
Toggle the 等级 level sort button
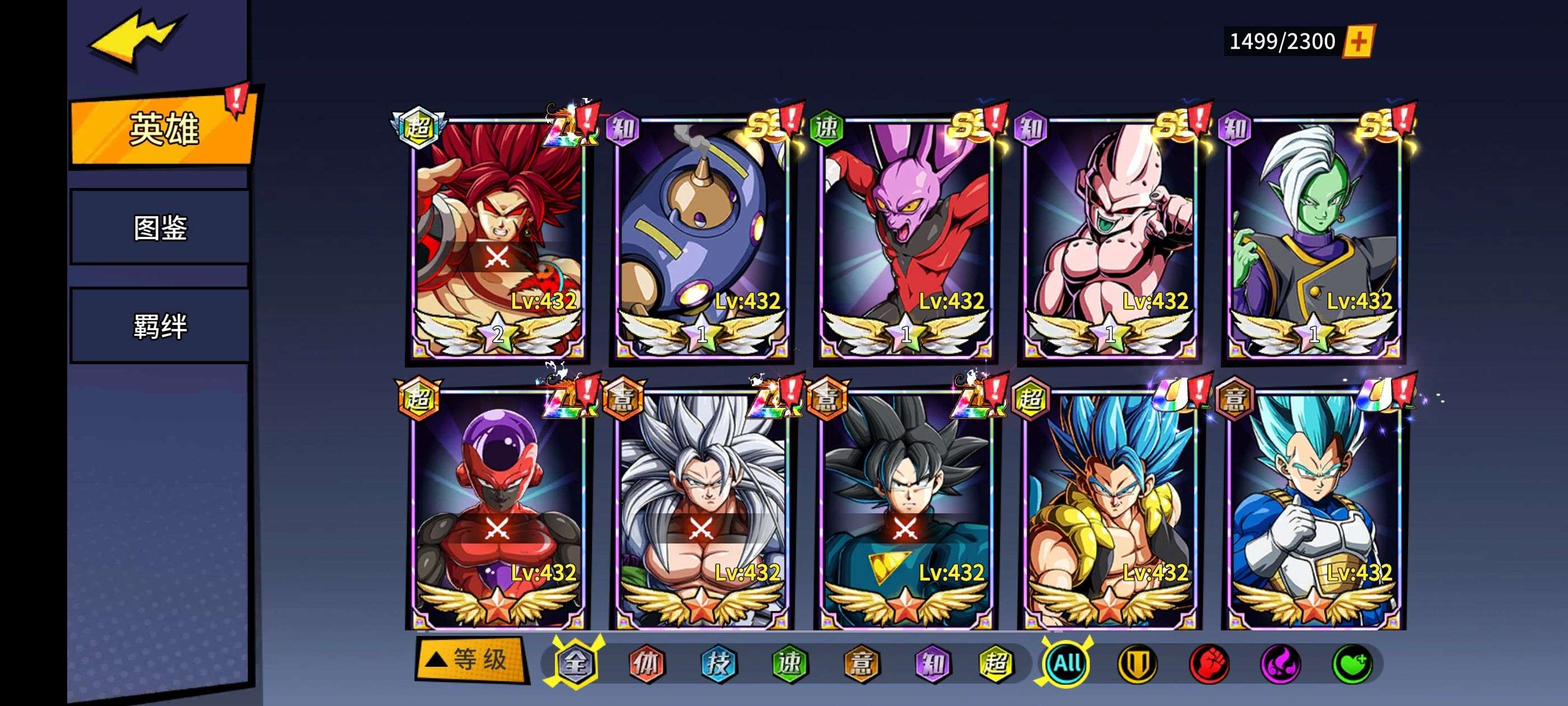click(x=470, y=659)
